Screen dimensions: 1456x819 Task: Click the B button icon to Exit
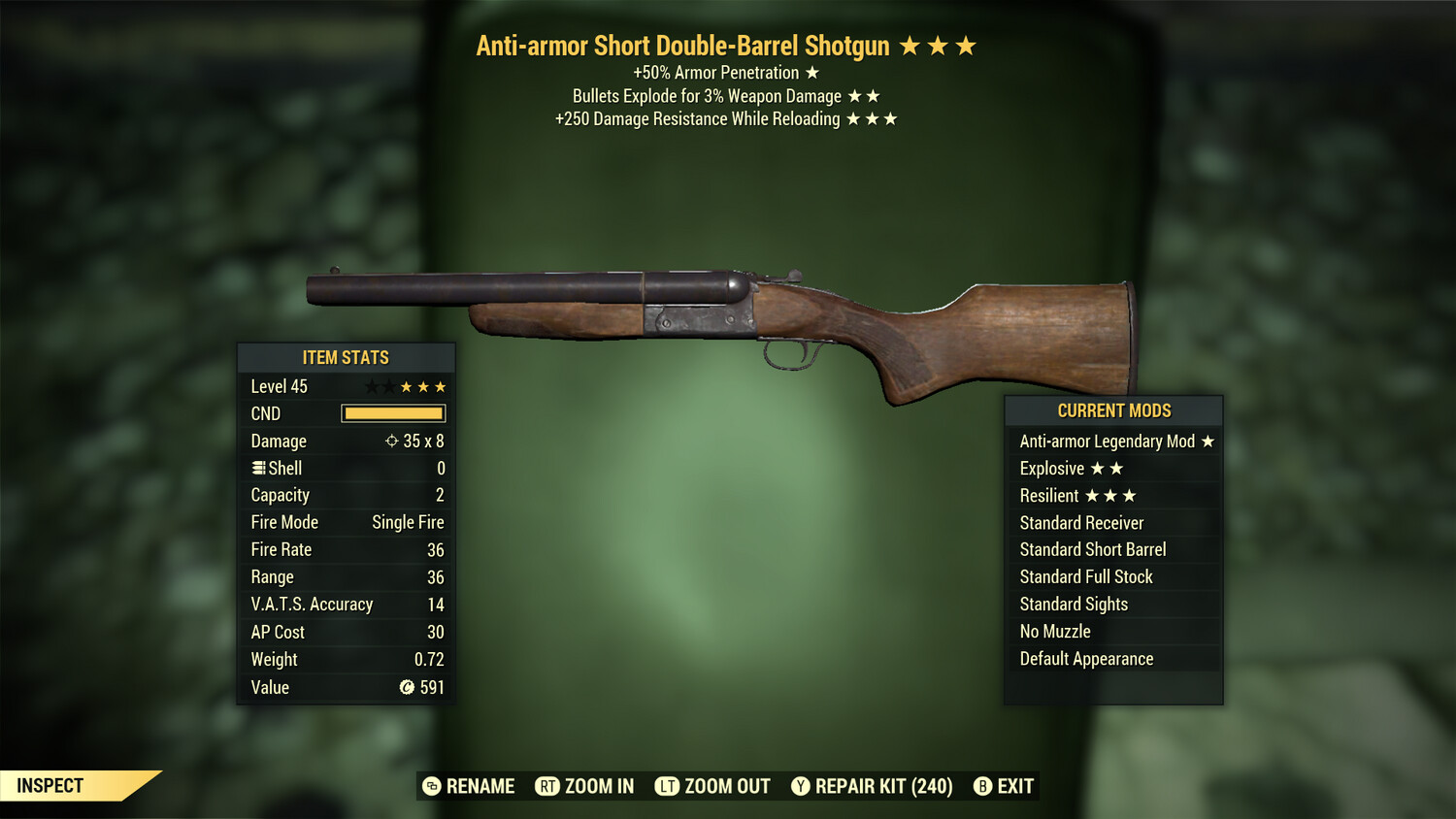pos(982,786)
